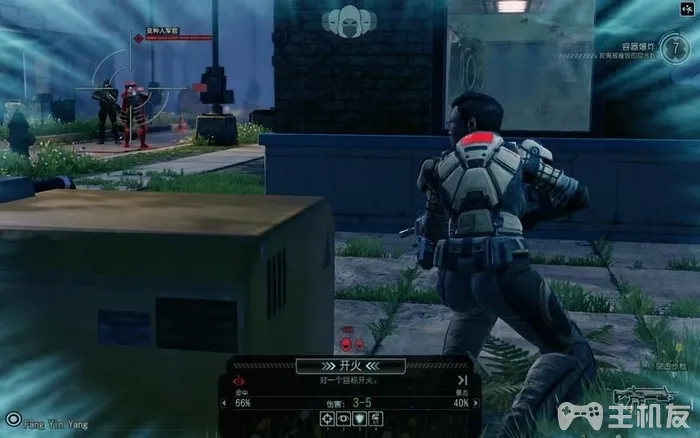Choose the shield Hunker Down ability
700x438 pixels.
pyautogui.click(x=358, y=419)
